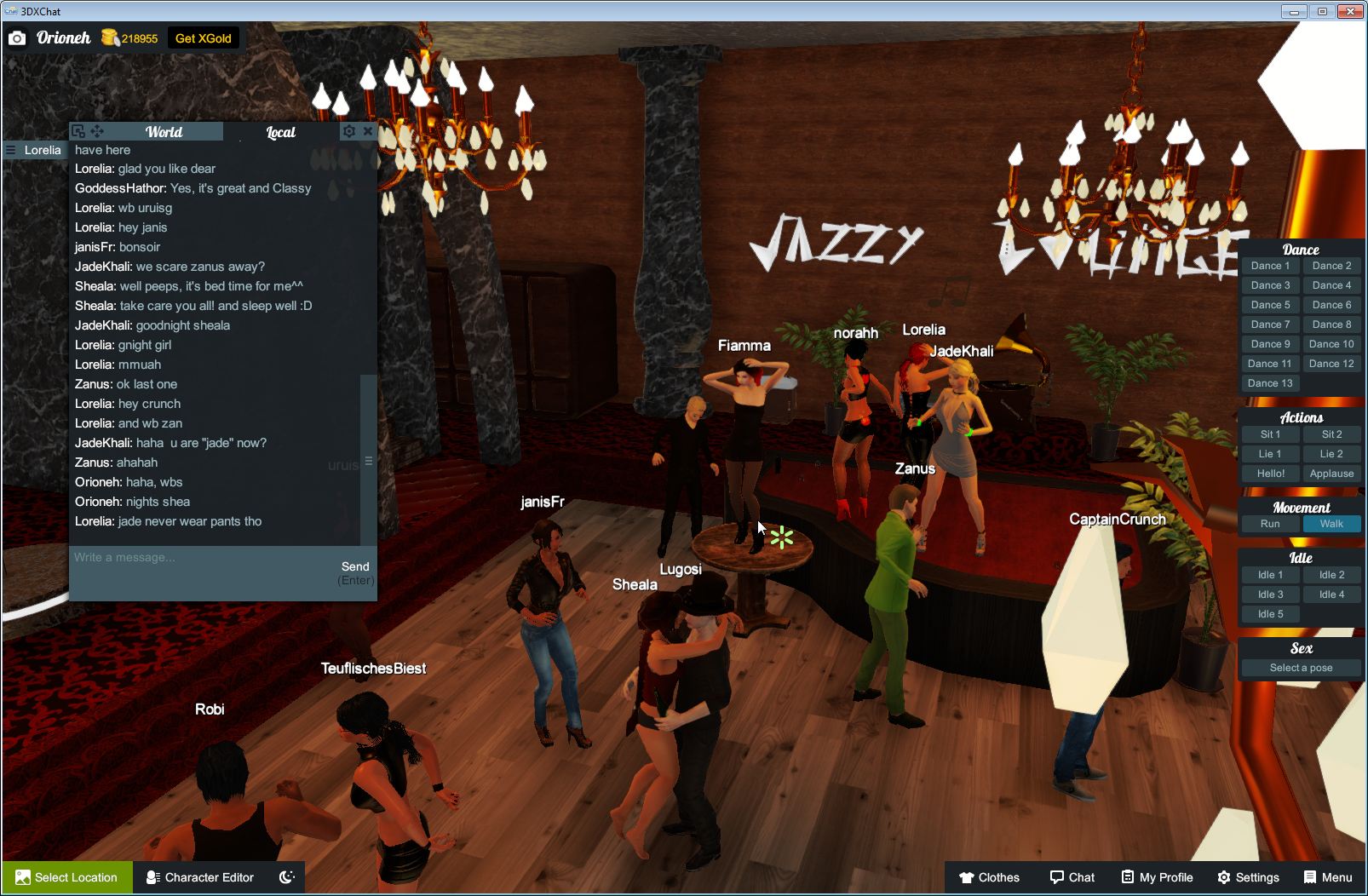Open the Select a pose panel

click(x=1301, y=667)
